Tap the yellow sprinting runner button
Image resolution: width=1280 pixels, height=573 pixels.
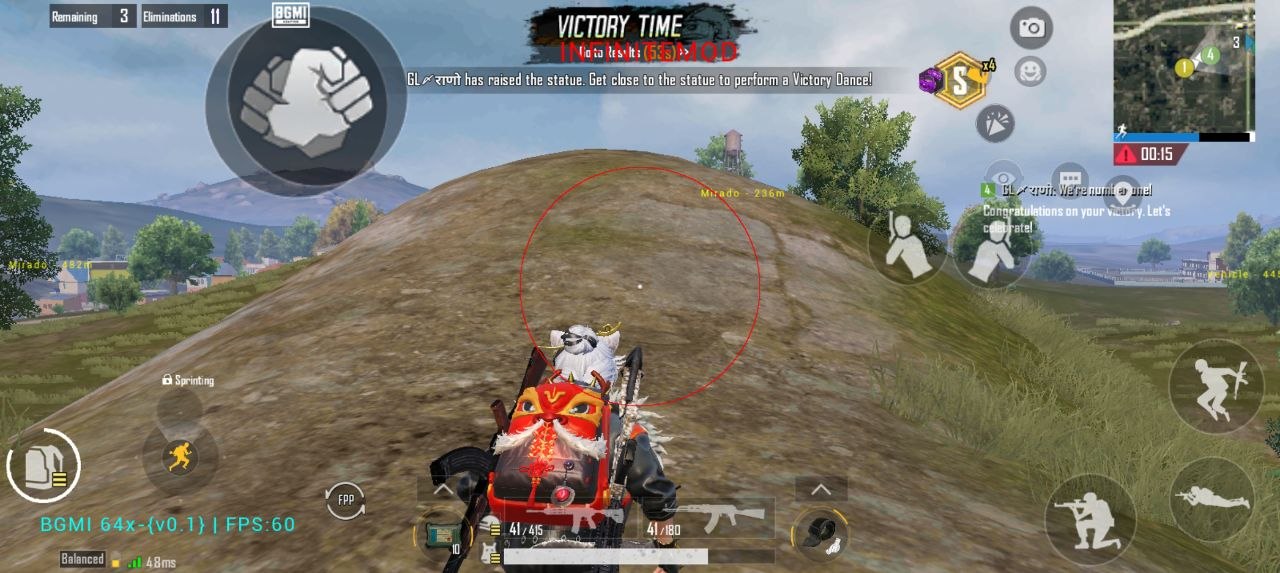(180, 457)
